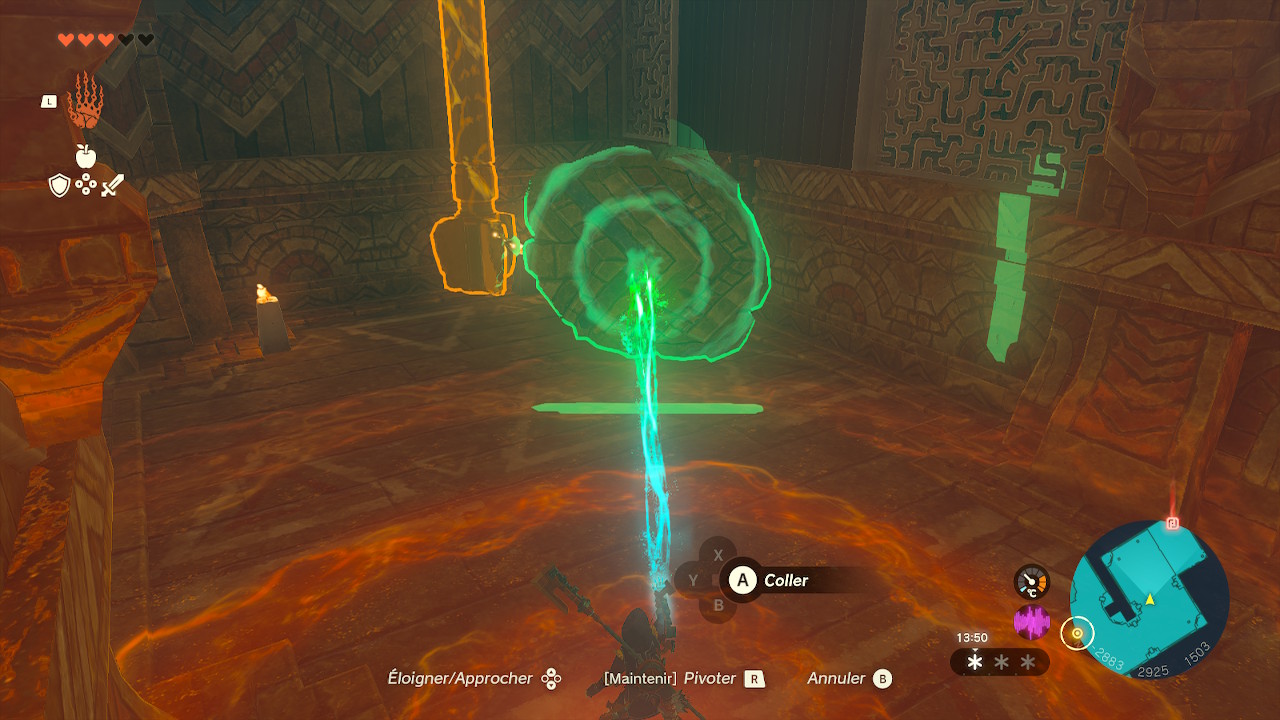The height and width of the screenshot is (720, 1280).
Task: Select the pink noise meter icon
Action: (1032, 623)
